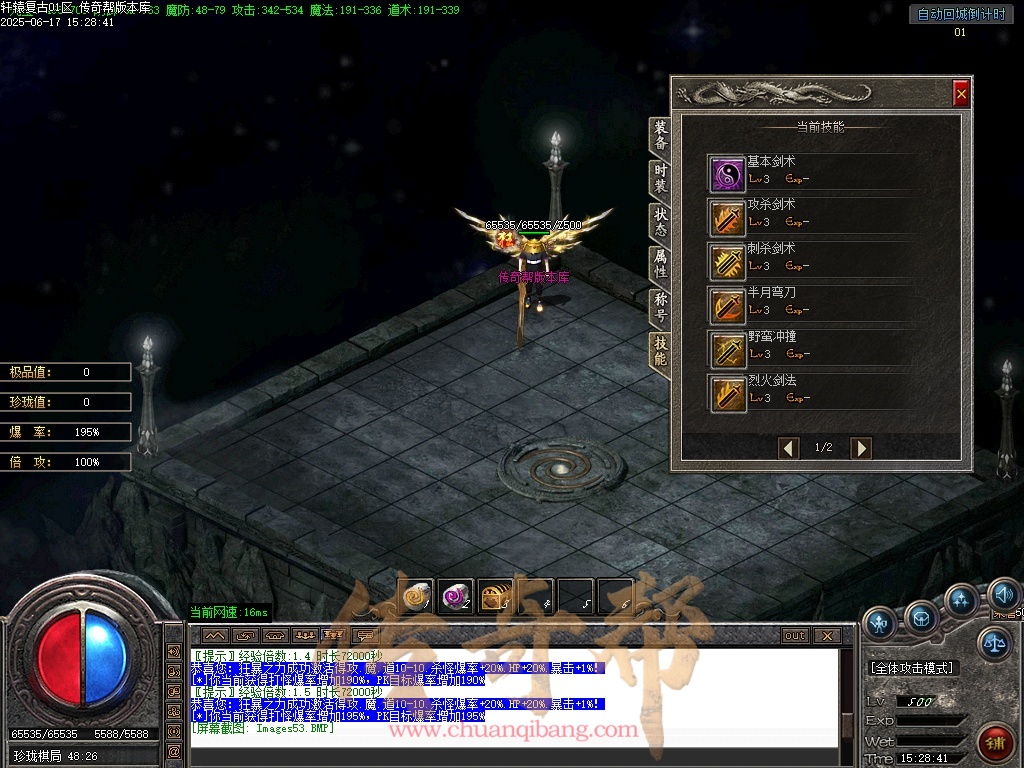Screen dimensions: 1024x768
Task: Click the 自动回城倒计时 button
Action: click(959, 14)
